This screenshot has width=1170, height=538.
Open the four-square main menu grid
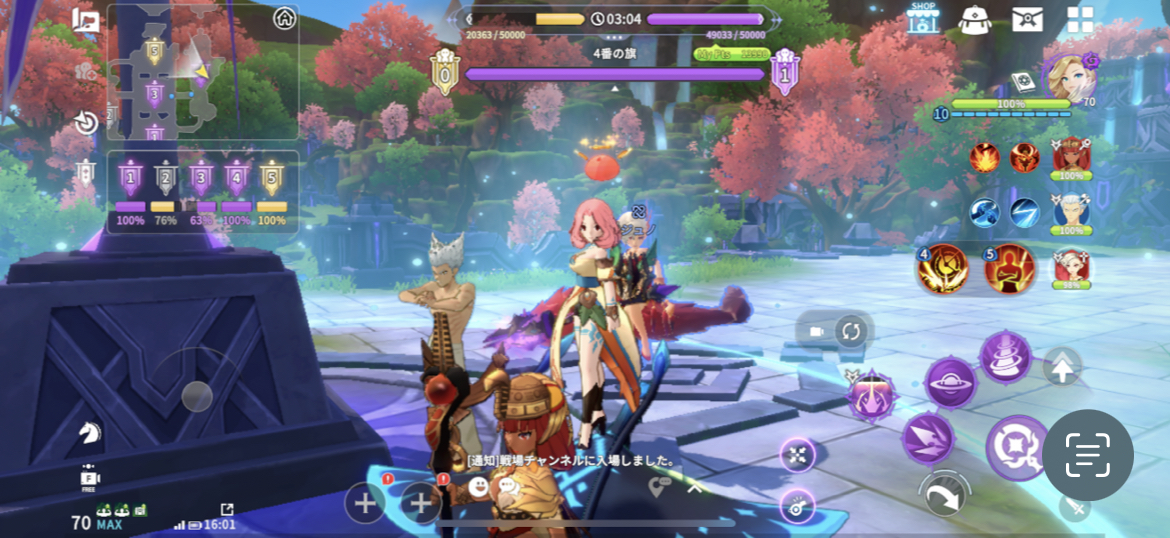tap(1080, 19)
